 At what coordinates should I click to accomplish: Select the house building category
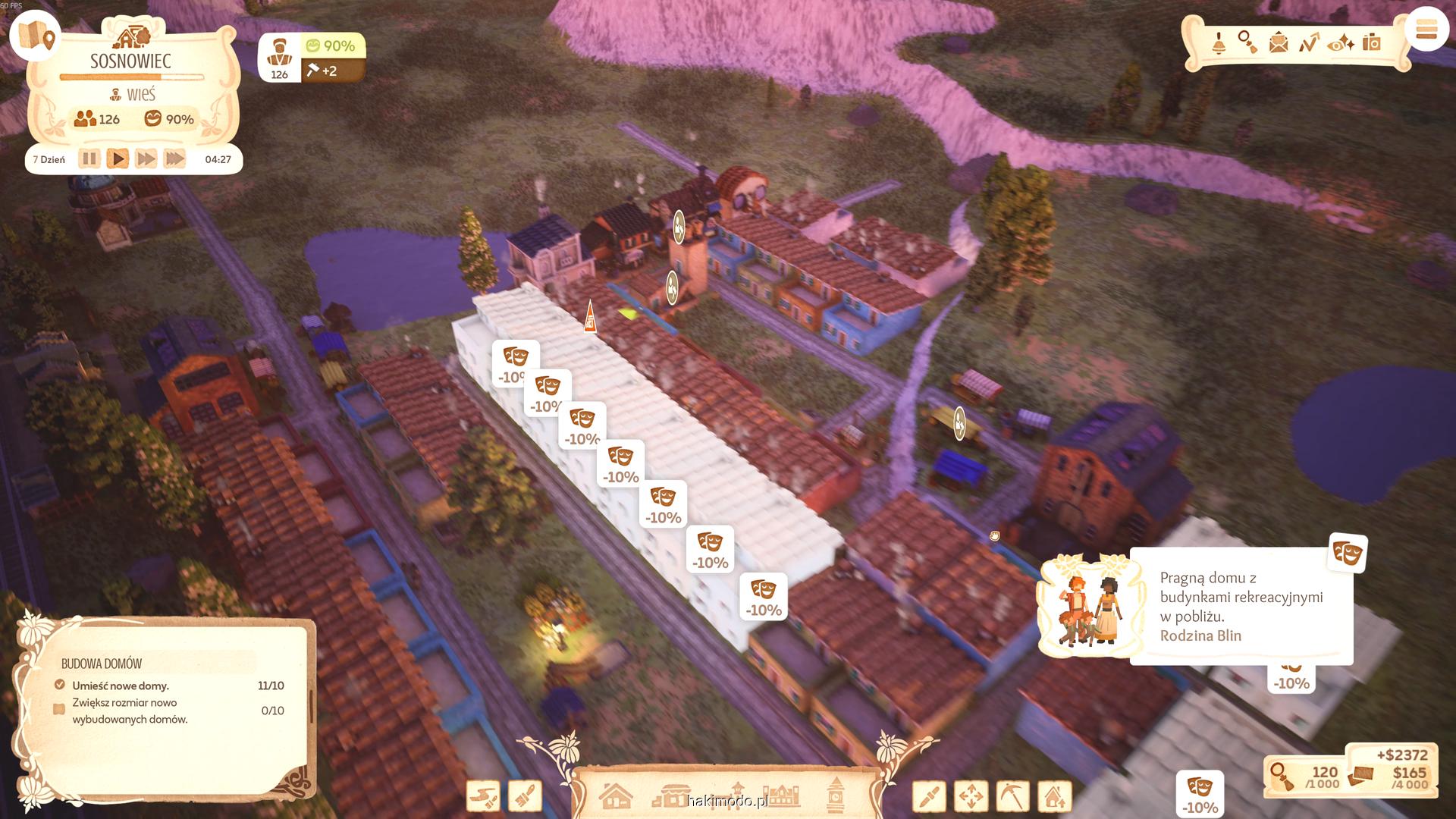[615, 796]
